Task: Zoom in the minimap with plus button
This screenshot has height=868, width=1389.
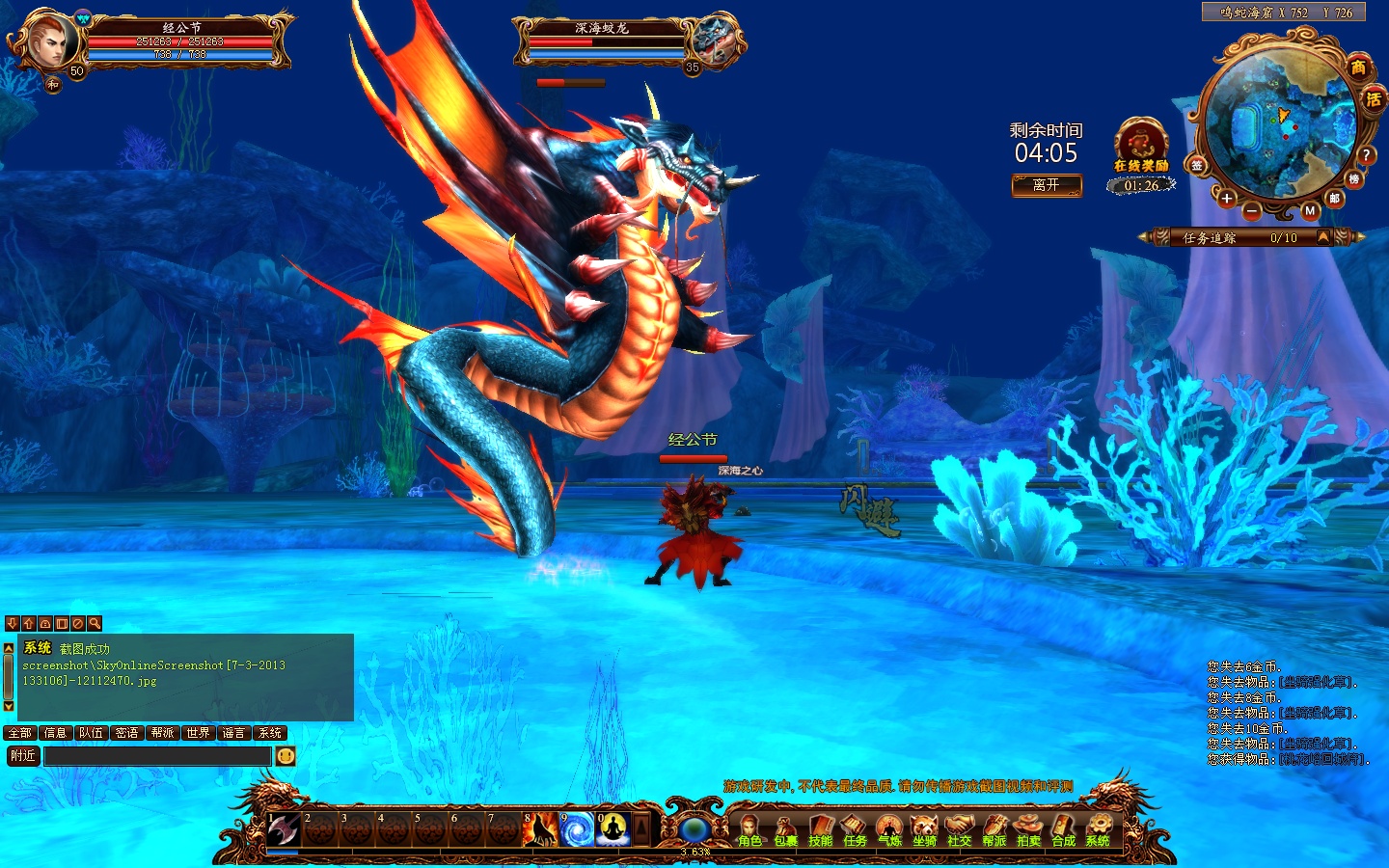Action: coord(1226,199)
